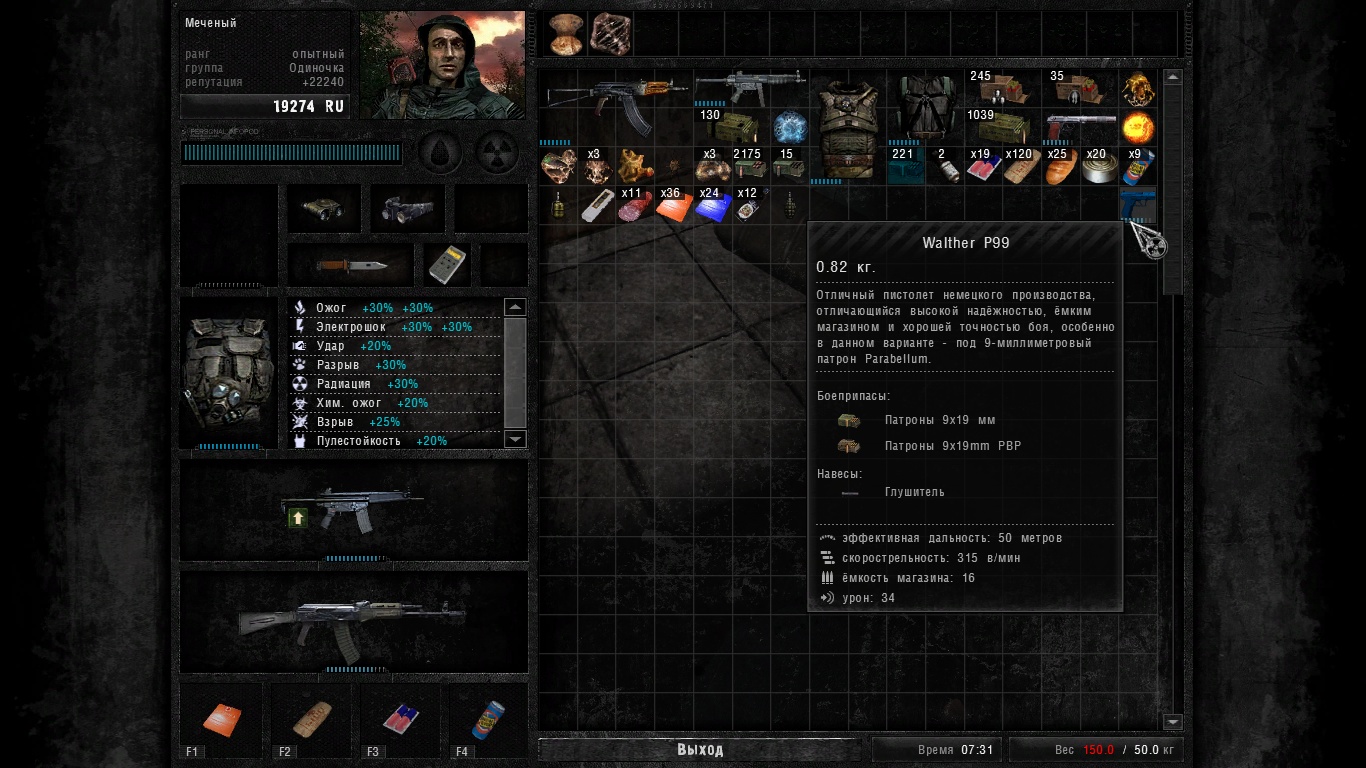Select the energy drink can x9
Viewport: 1366px width, 768px height.
[x=1138, y=168]
